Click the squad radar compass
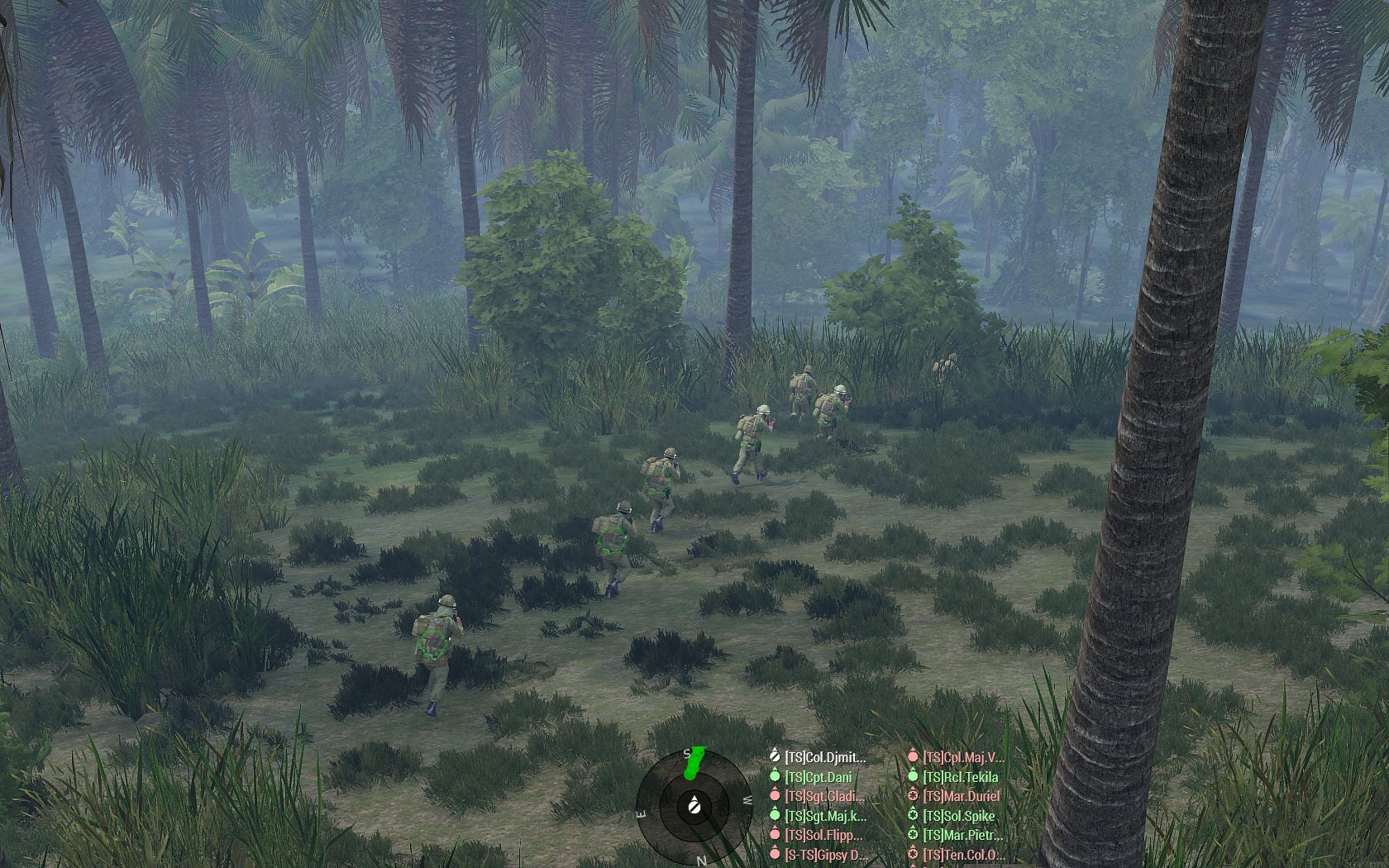This screenshot has height=868, width=1389. coord(694,805)
